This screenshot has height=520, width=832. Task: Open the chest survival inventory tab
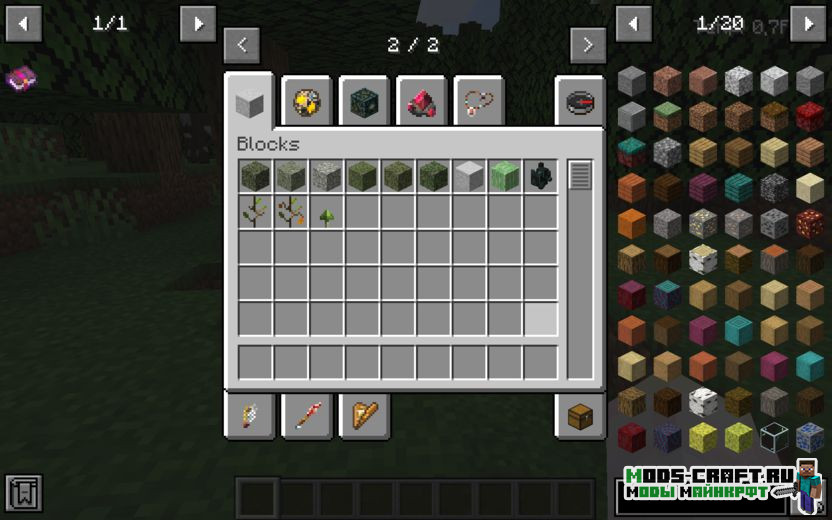[x=580, y=417]
